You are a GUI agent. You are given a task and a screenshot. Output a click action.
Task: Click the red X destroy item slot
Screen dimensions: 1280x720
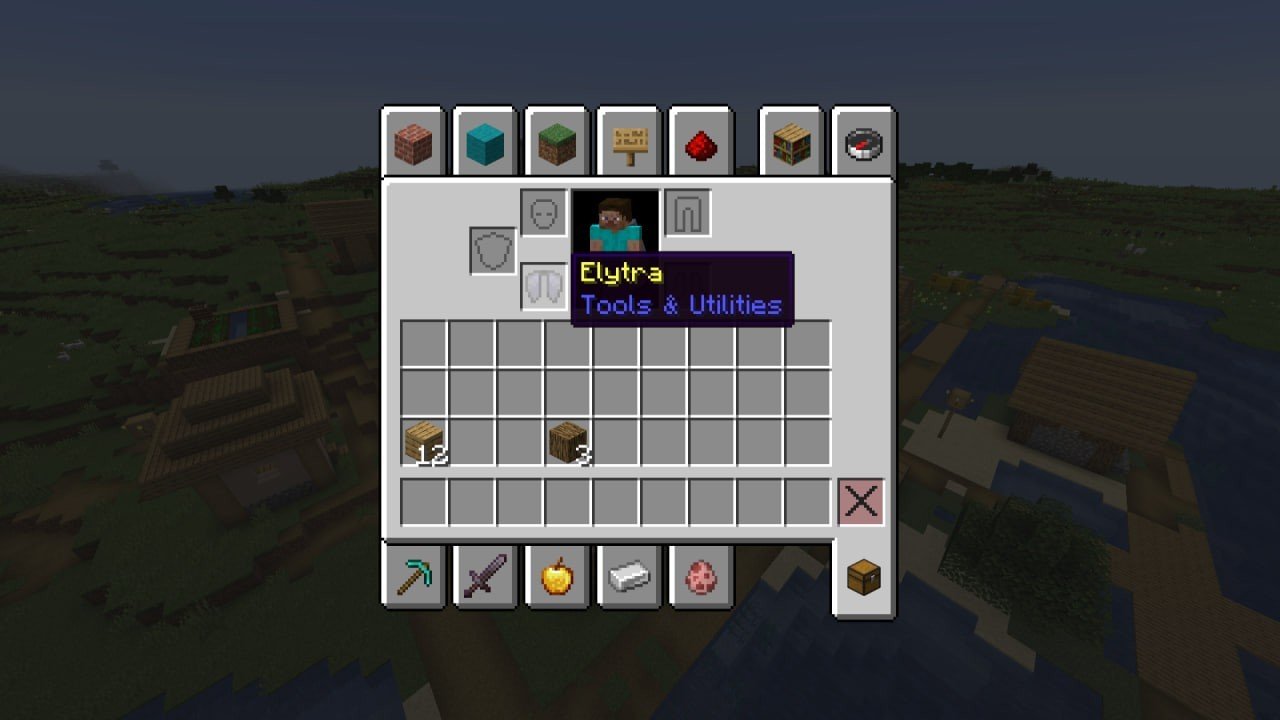[862, 502]
